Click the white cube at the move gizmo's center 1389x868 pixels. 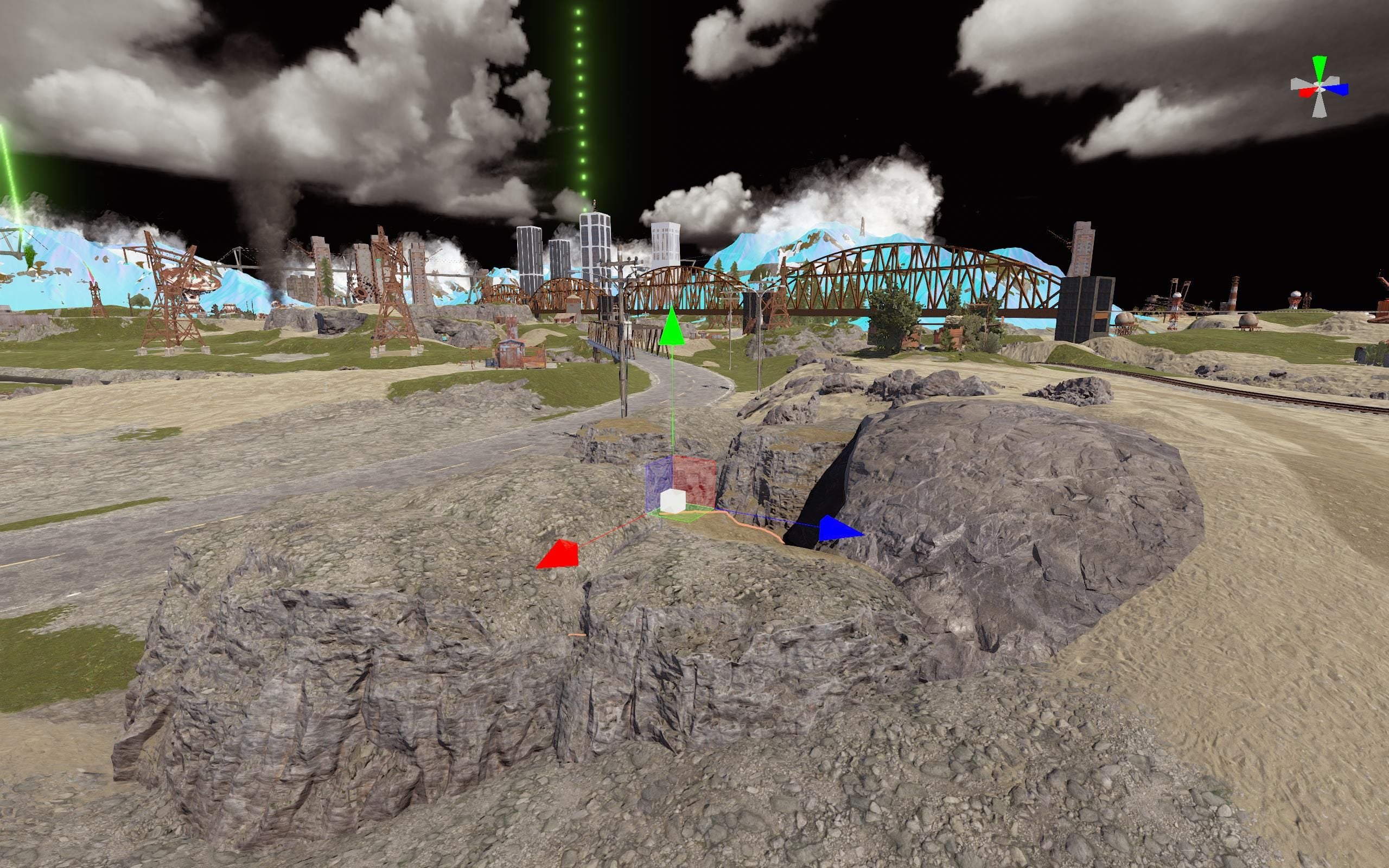(x=672, y=501)
